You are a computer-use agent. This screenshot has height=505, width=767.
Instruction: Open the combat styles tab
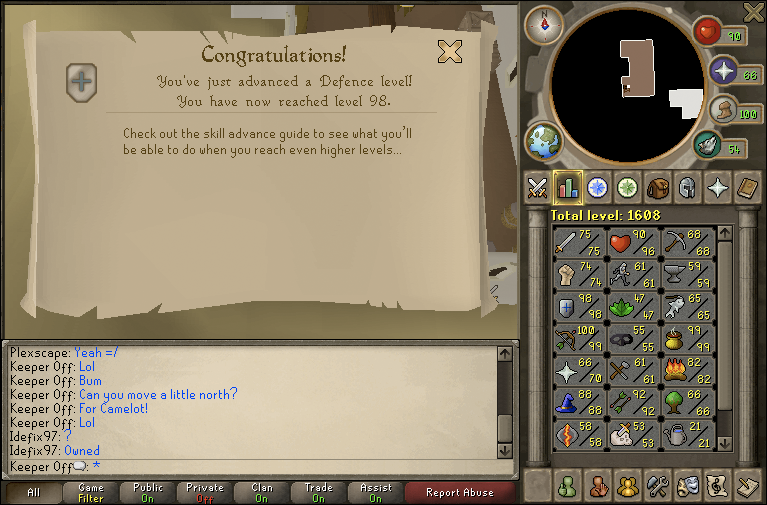pos(538,187)
